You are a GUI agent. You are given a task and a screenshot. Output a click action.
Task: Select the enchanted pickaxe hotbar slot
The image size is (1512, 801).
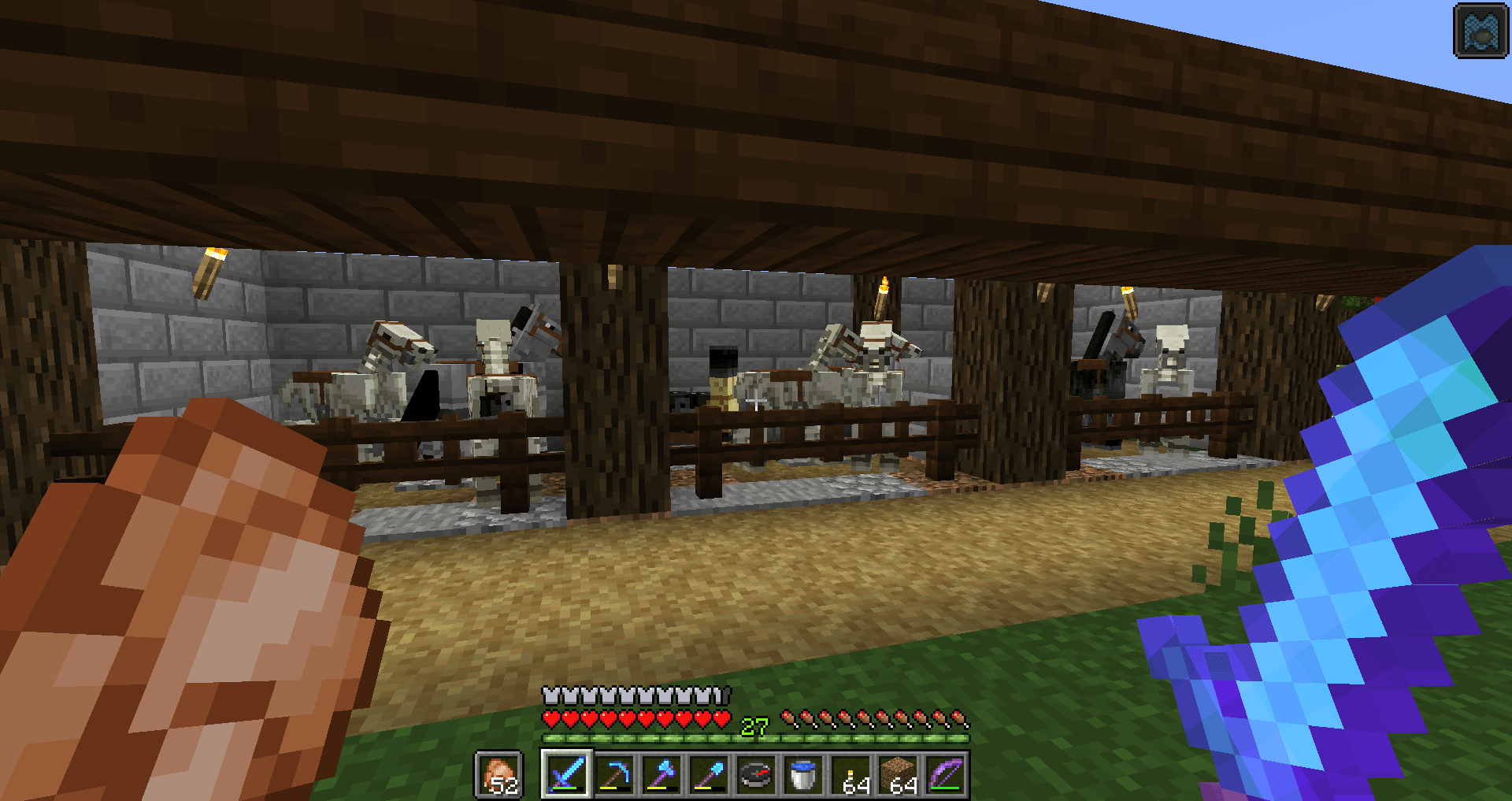(614, 776)
